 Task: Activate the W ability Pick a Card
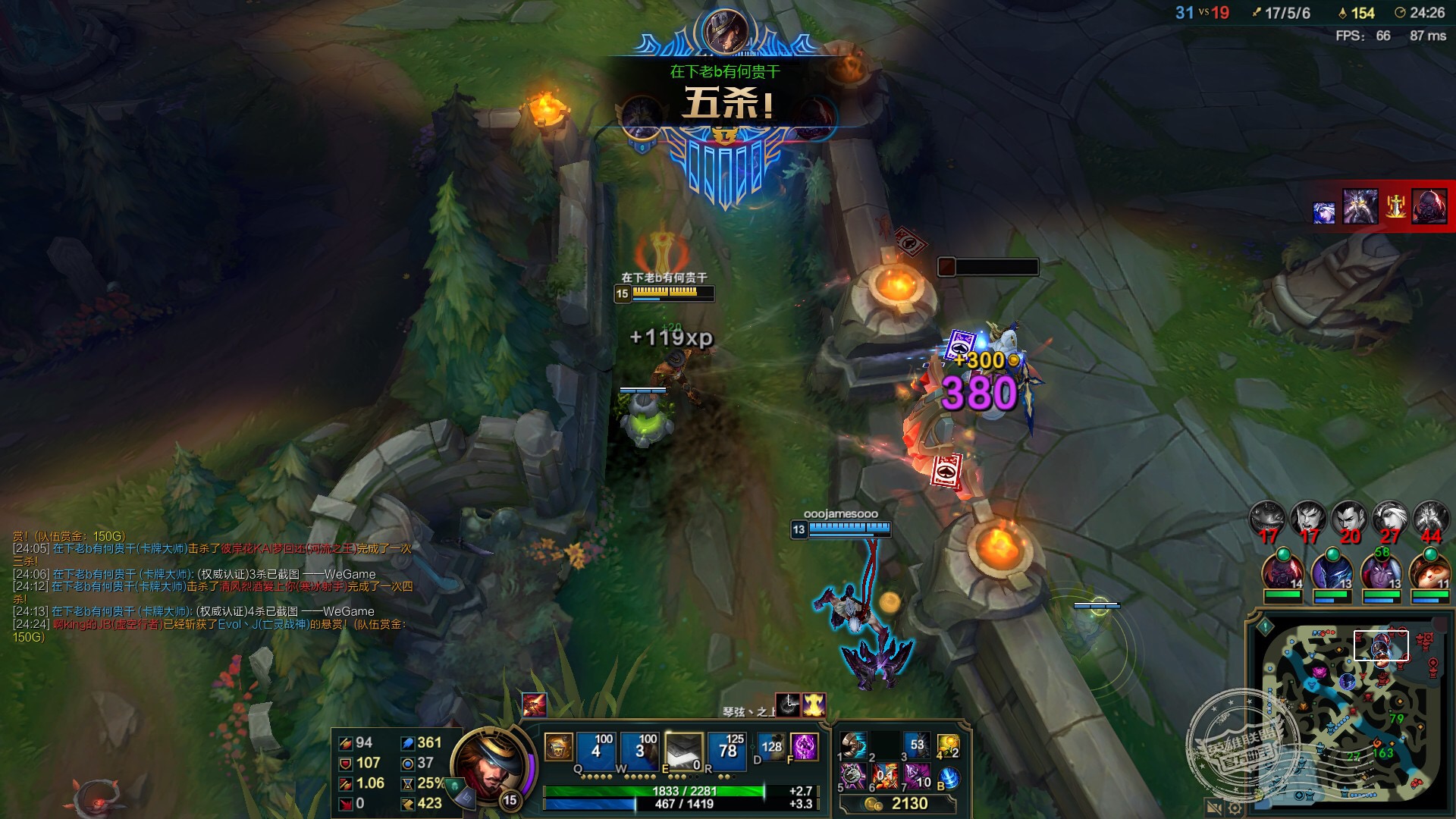pos(639,748)
